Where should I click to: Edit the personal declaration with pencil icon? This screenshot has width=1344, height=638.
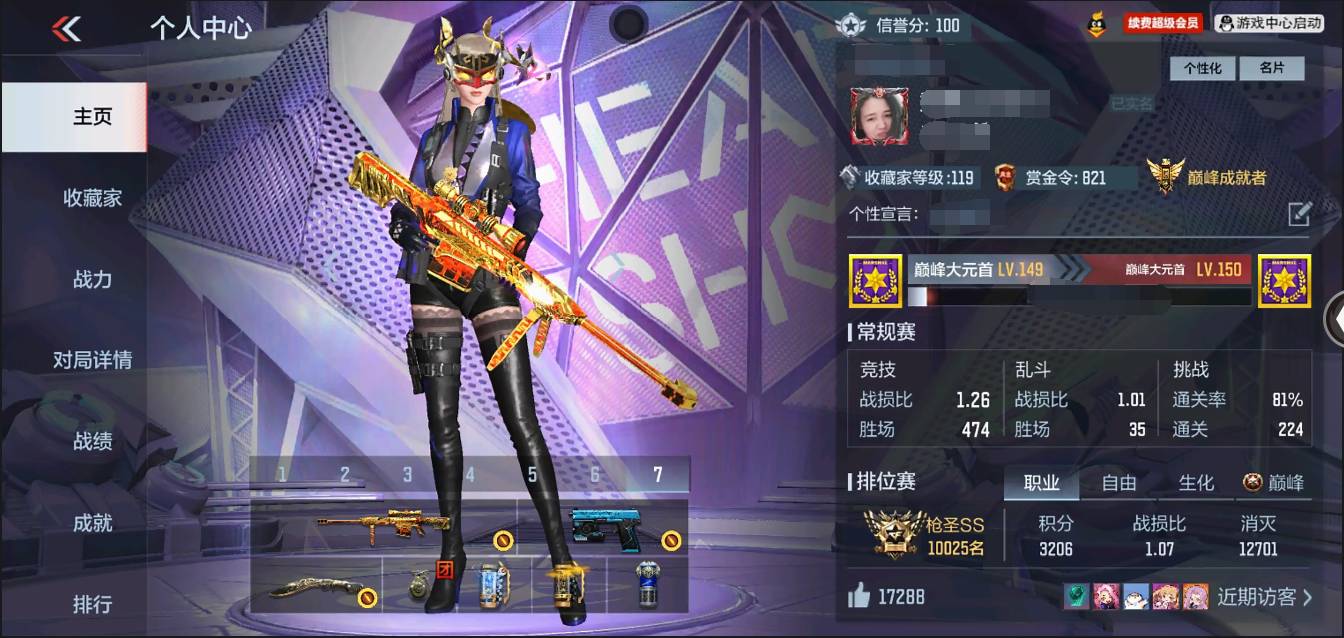[1298, 214]
